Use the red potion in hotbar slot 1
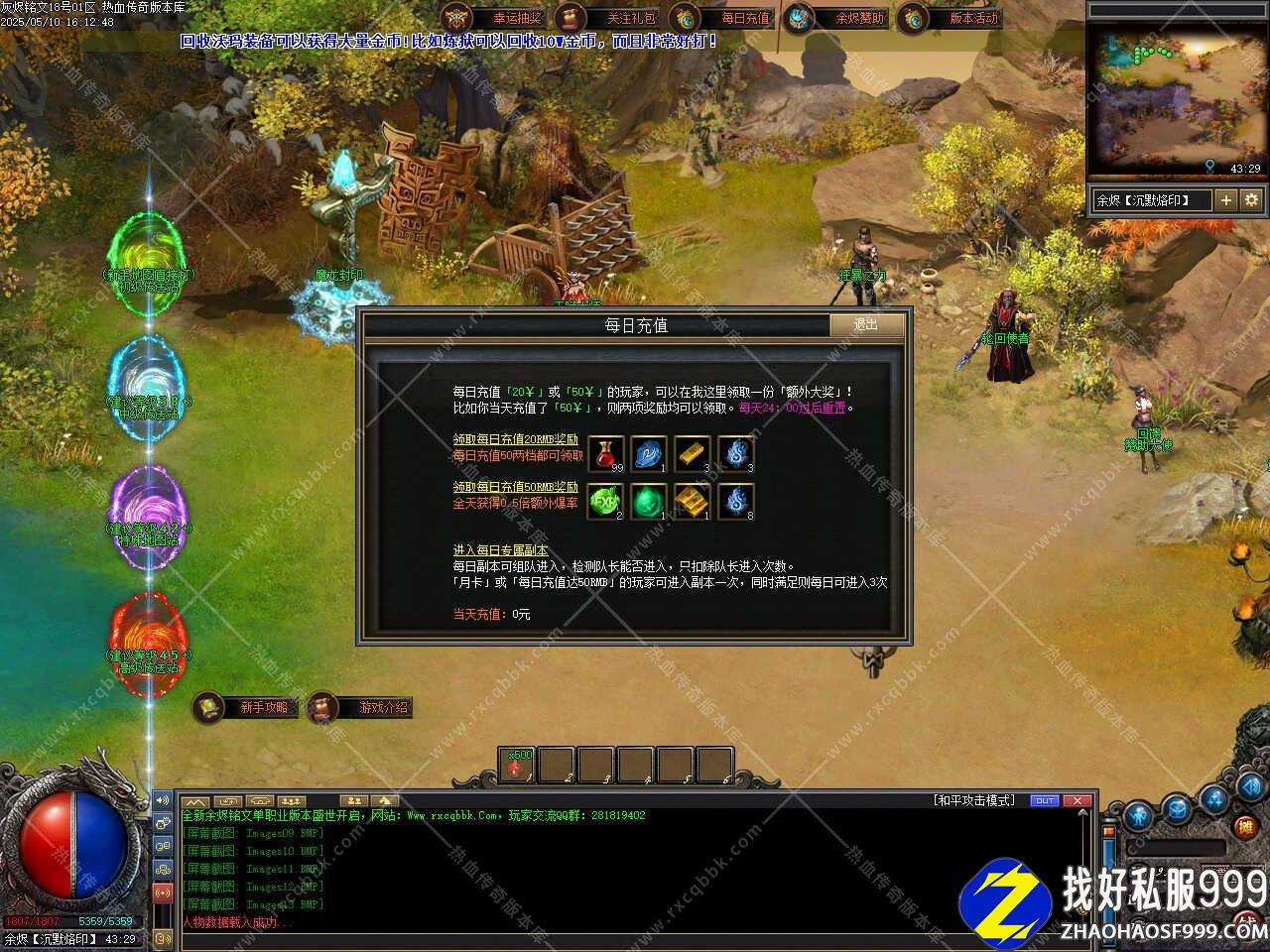This screenshot has height=952, width=1270. click(x=517, y=766)
